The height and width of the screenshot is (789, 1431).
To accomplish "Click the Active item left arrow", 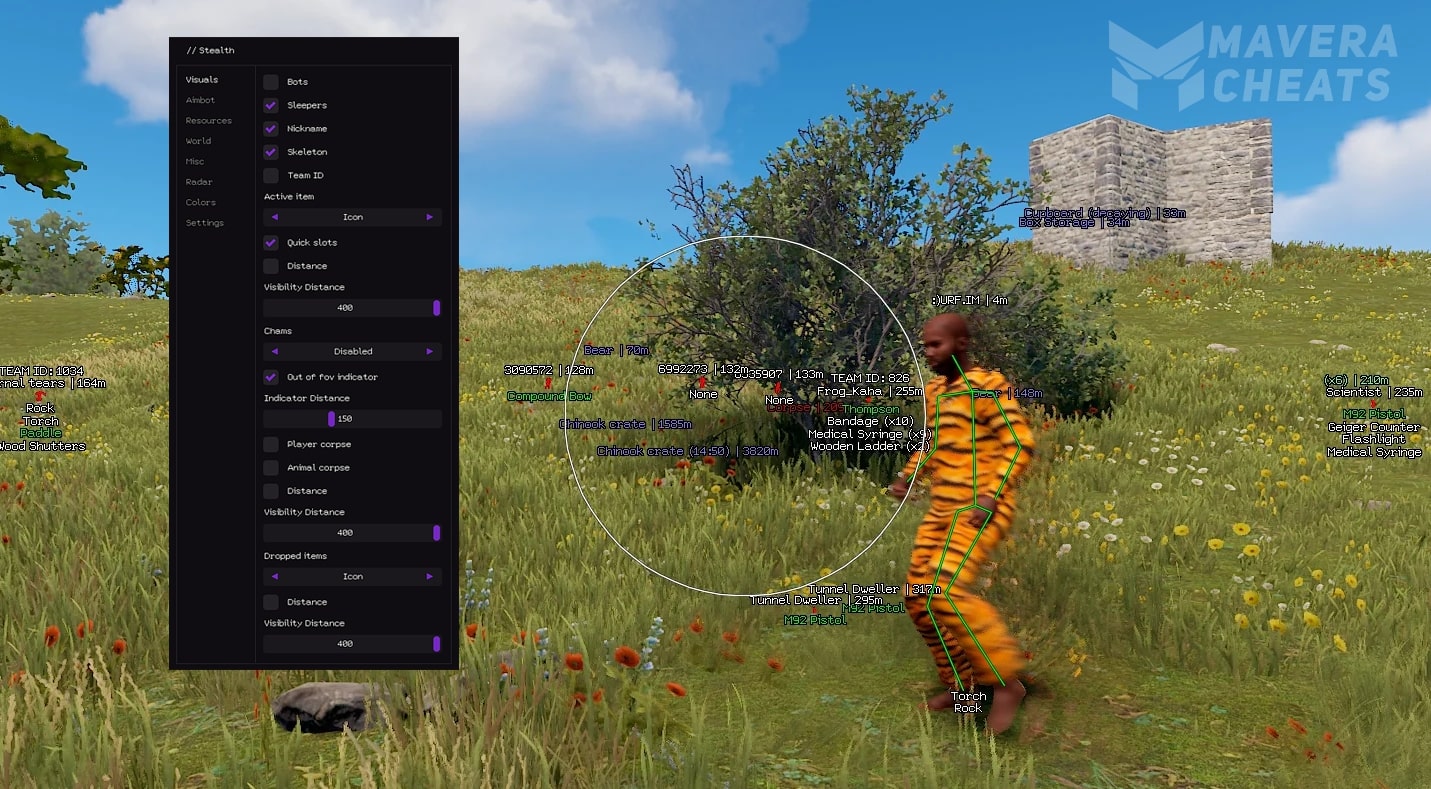I will pos(275,217).
